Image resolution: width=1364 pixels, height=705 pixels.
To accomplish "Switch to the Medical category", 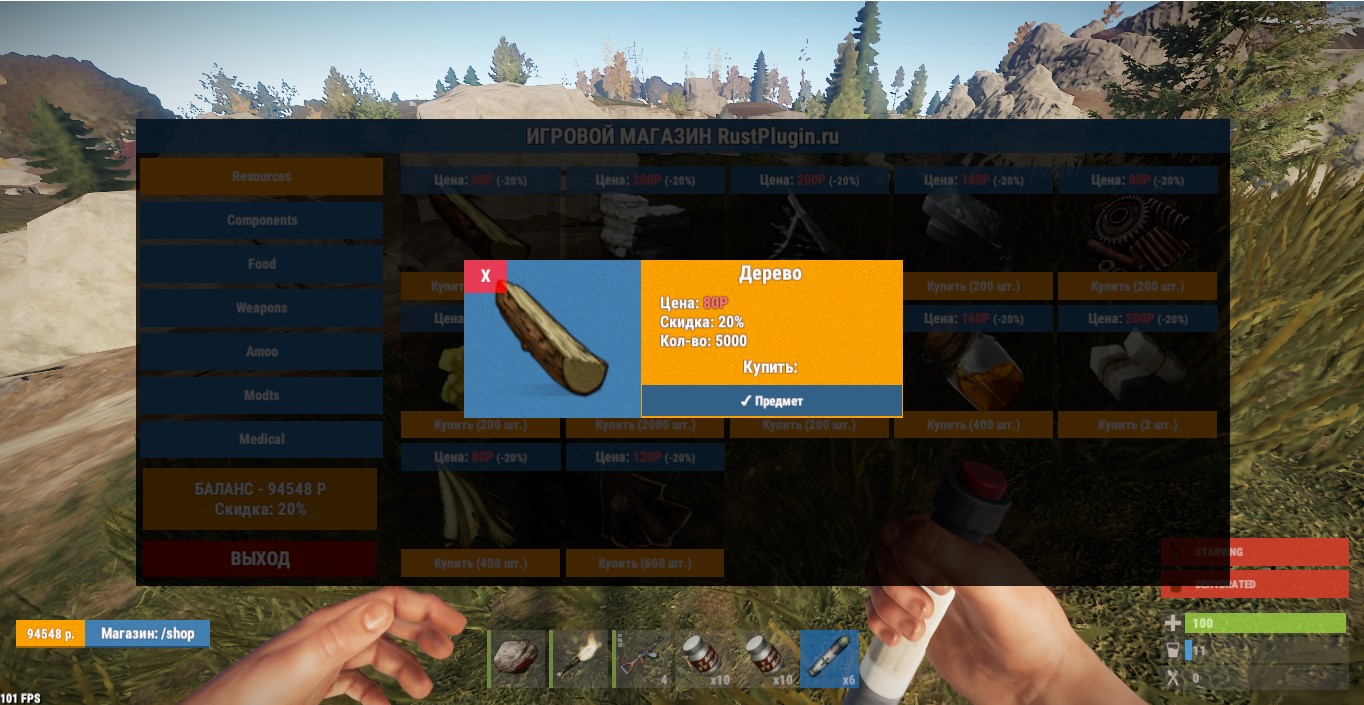I will 261,439.
